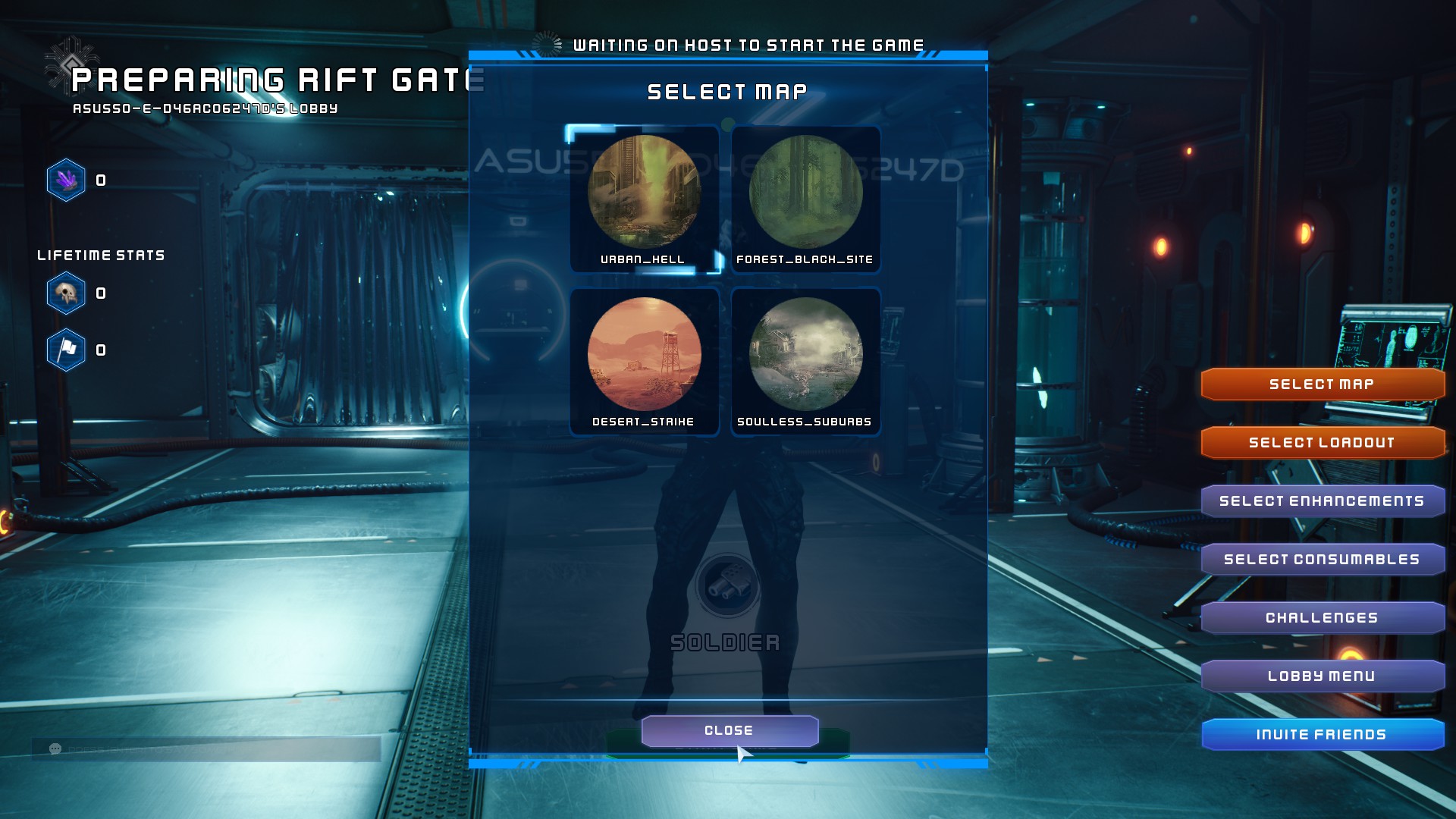Click Invite Friends
Viewport: 1456px width, 819px height.
click(1322, 735)
